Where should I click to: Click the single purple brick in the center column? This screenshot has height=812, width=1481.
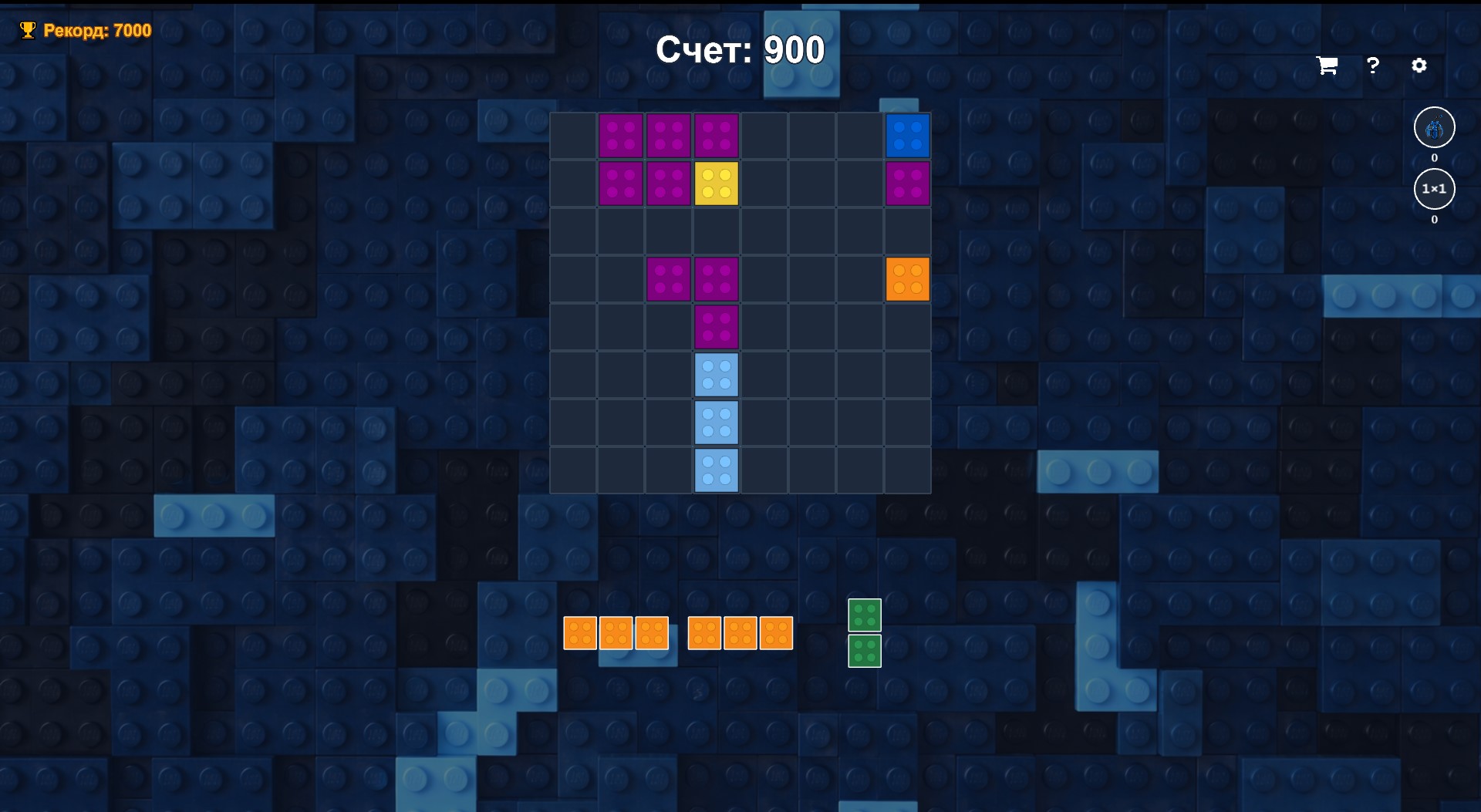point(717,326)
